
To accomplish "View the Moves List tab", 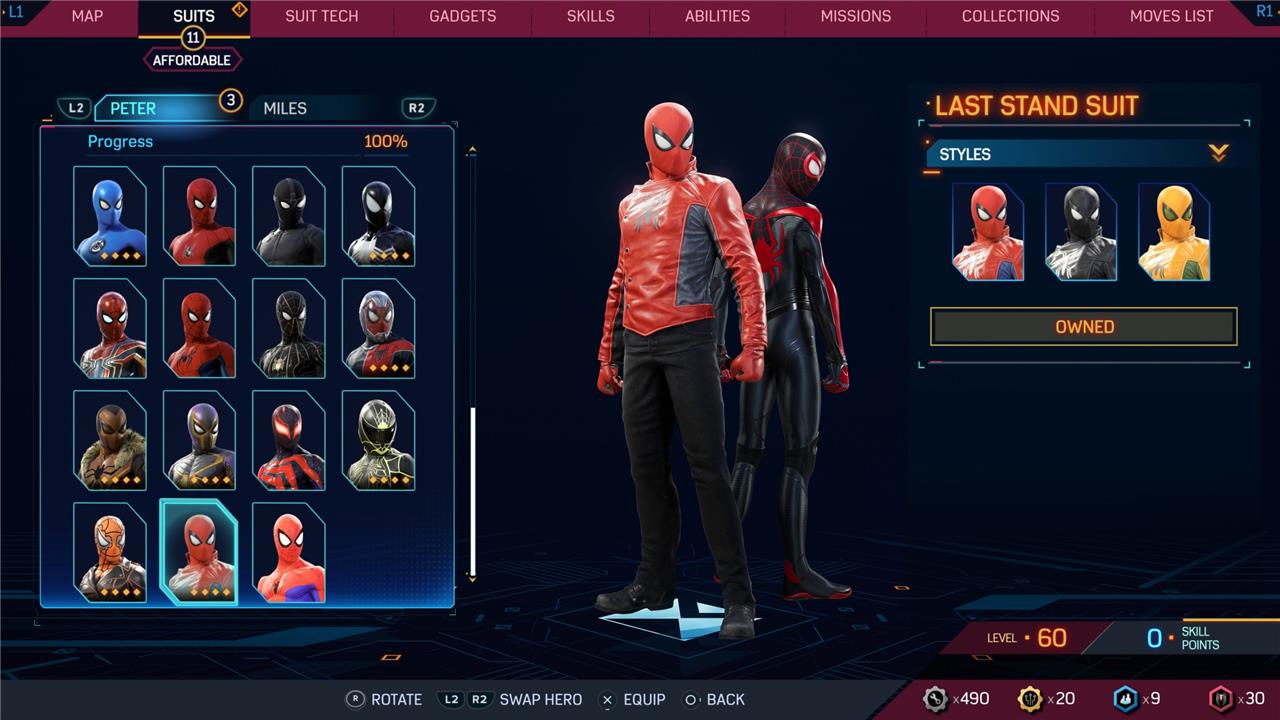I will (x=1171, y=16).
